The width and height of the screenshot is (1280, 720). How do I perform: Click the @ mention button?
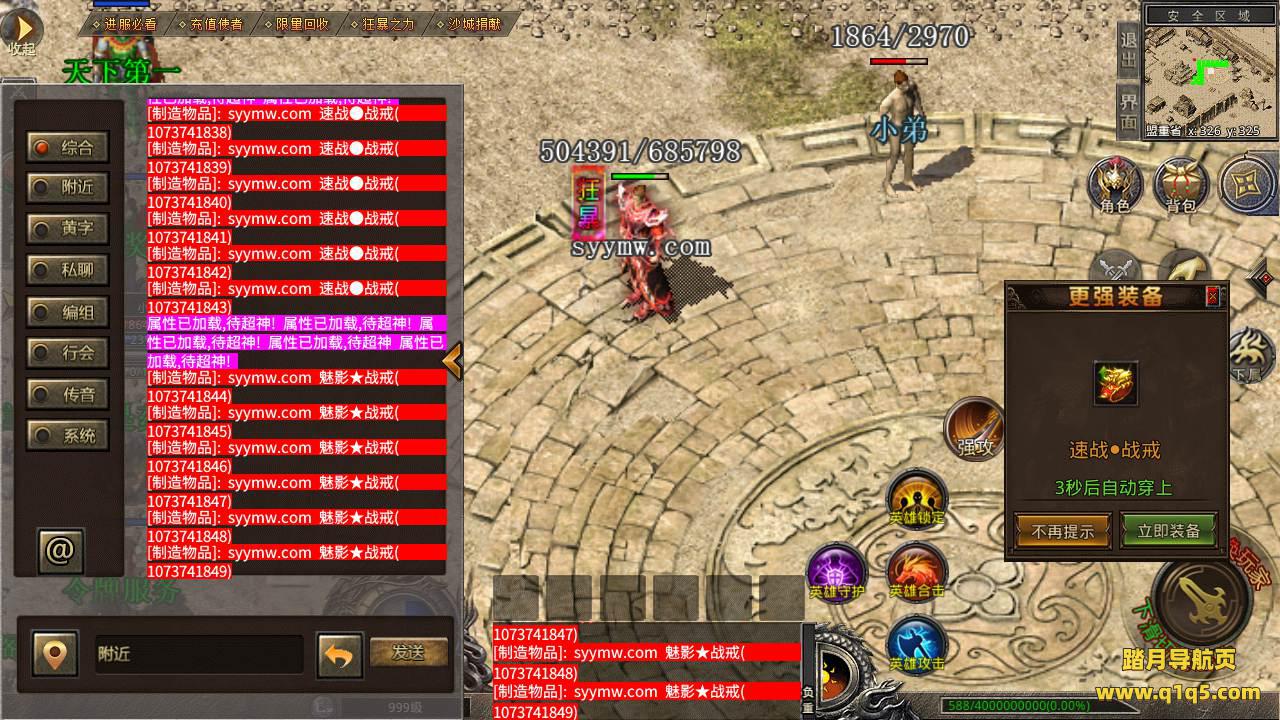pyautogui.click(x=60, y=550)
